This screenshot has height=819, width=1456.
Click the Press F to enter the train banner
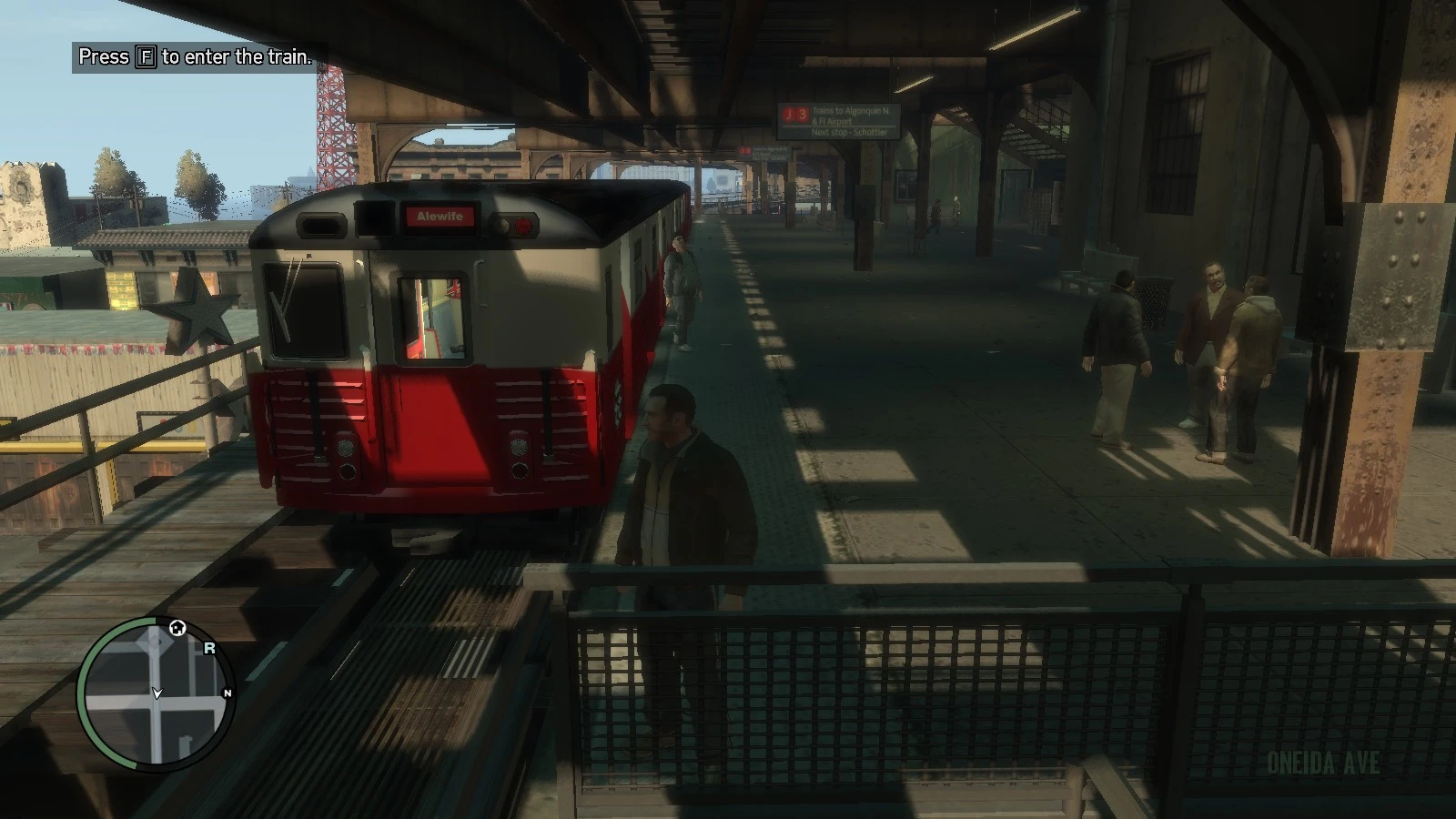coord(194,56)
